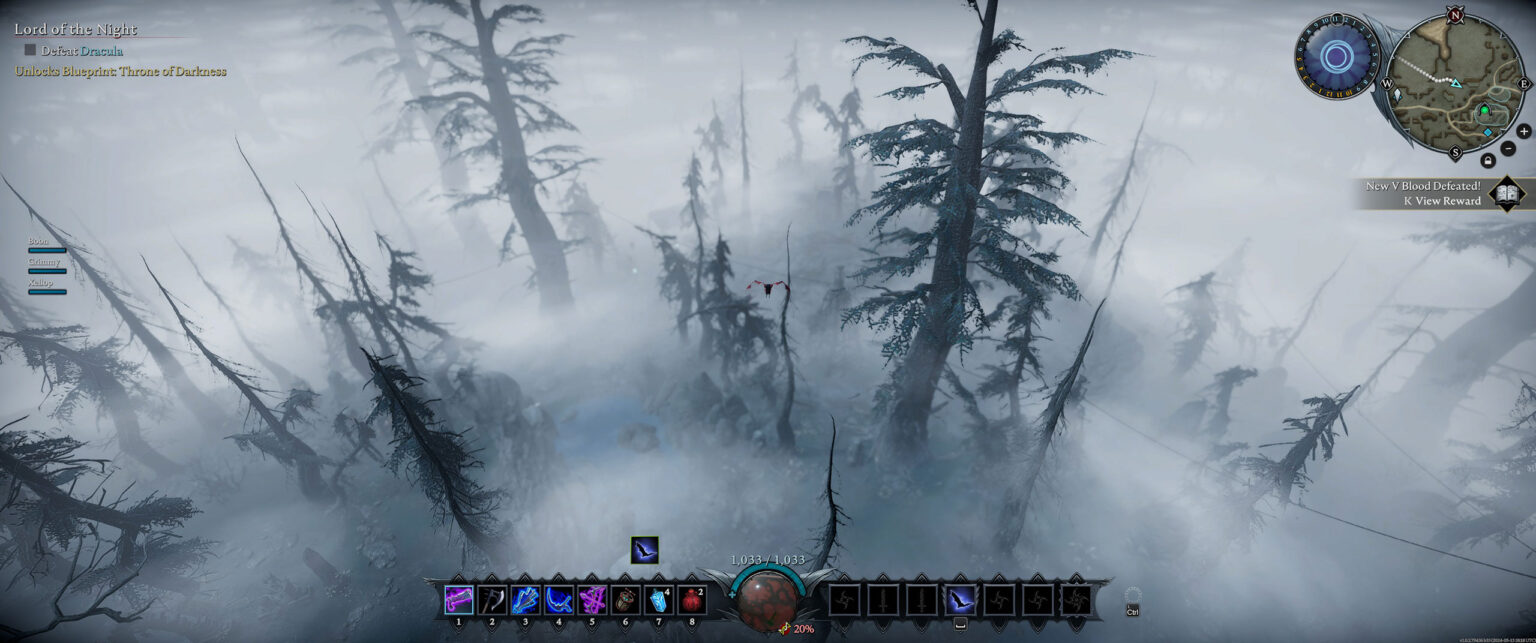Viewport: 1536px width, 643px height.
Task: Use the blue crystal consumable in slot 7
Action: pos(659,599)
